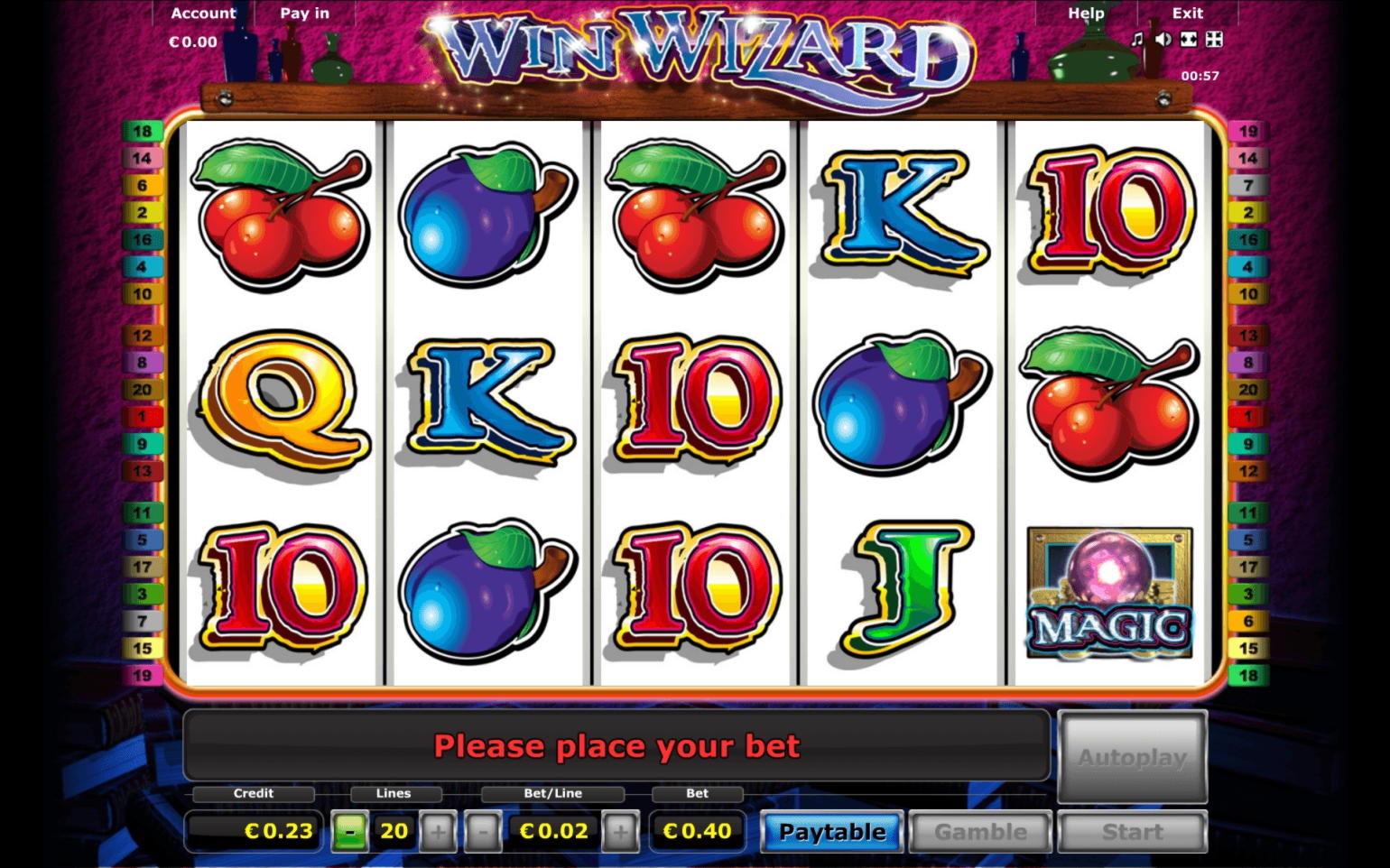
Task: Click the Gamble button
Action: tap(979, 831)
